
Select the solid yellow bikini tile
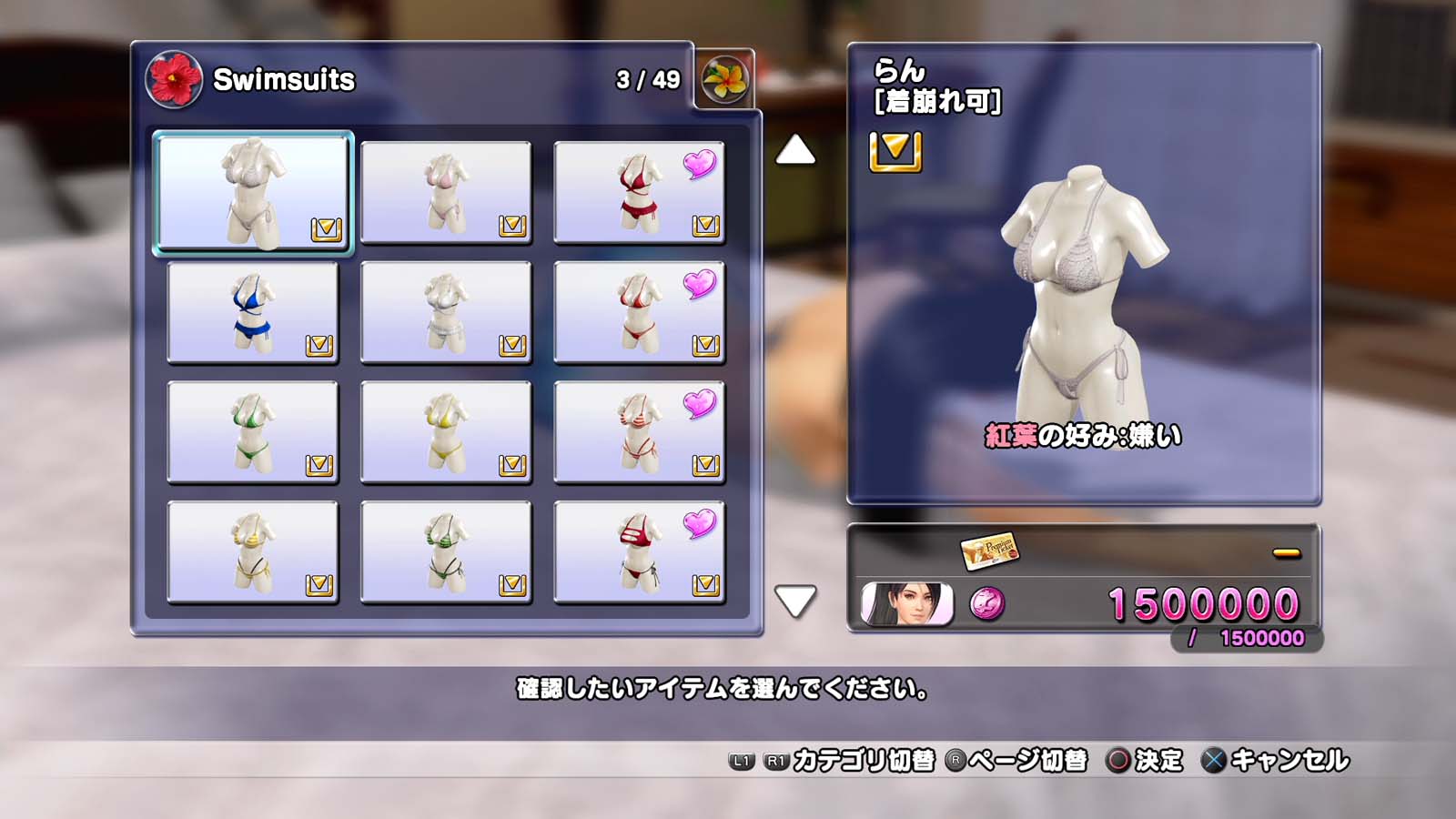click(446, 432)
